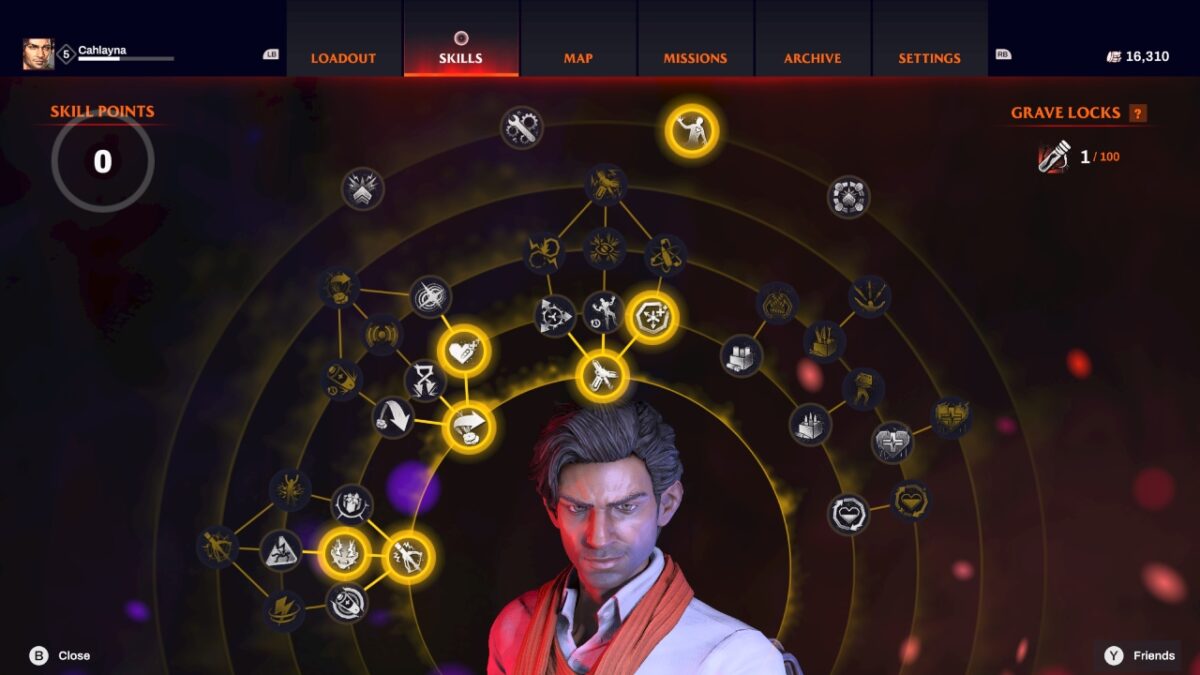The height and width of the screenshot is (675, 1200).
Task: Select the eye skill node
Action: 604,248
